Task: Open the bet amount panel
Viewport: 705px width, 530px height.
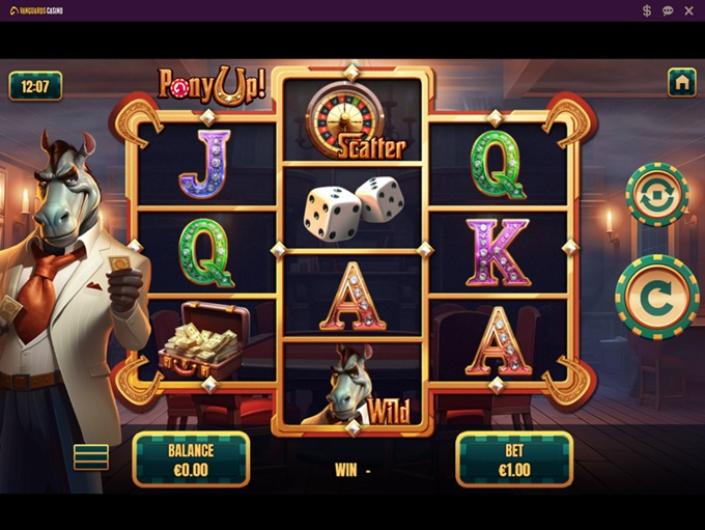Action: 514,459
